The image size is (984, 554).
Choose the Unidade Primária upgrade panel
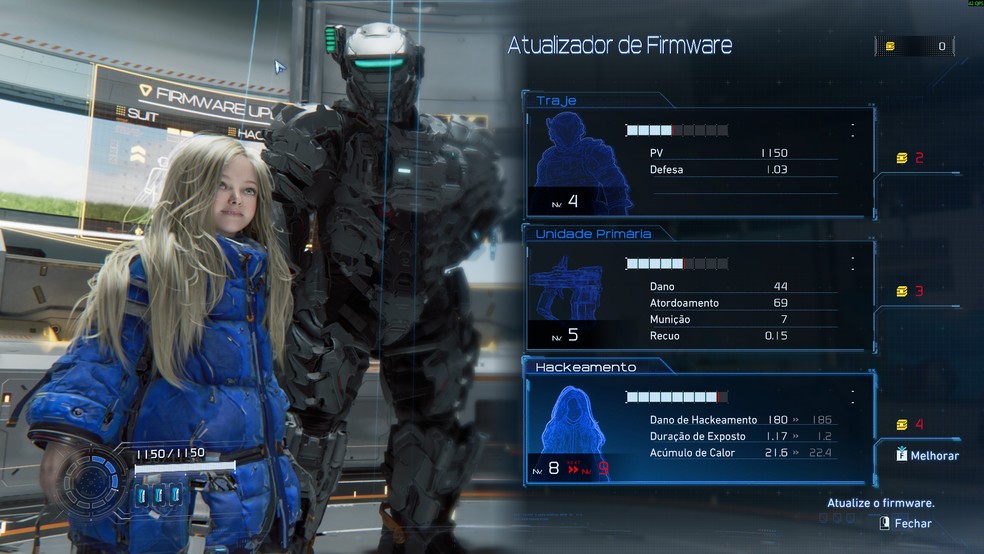pyautogui.click(x=698, y=295)
